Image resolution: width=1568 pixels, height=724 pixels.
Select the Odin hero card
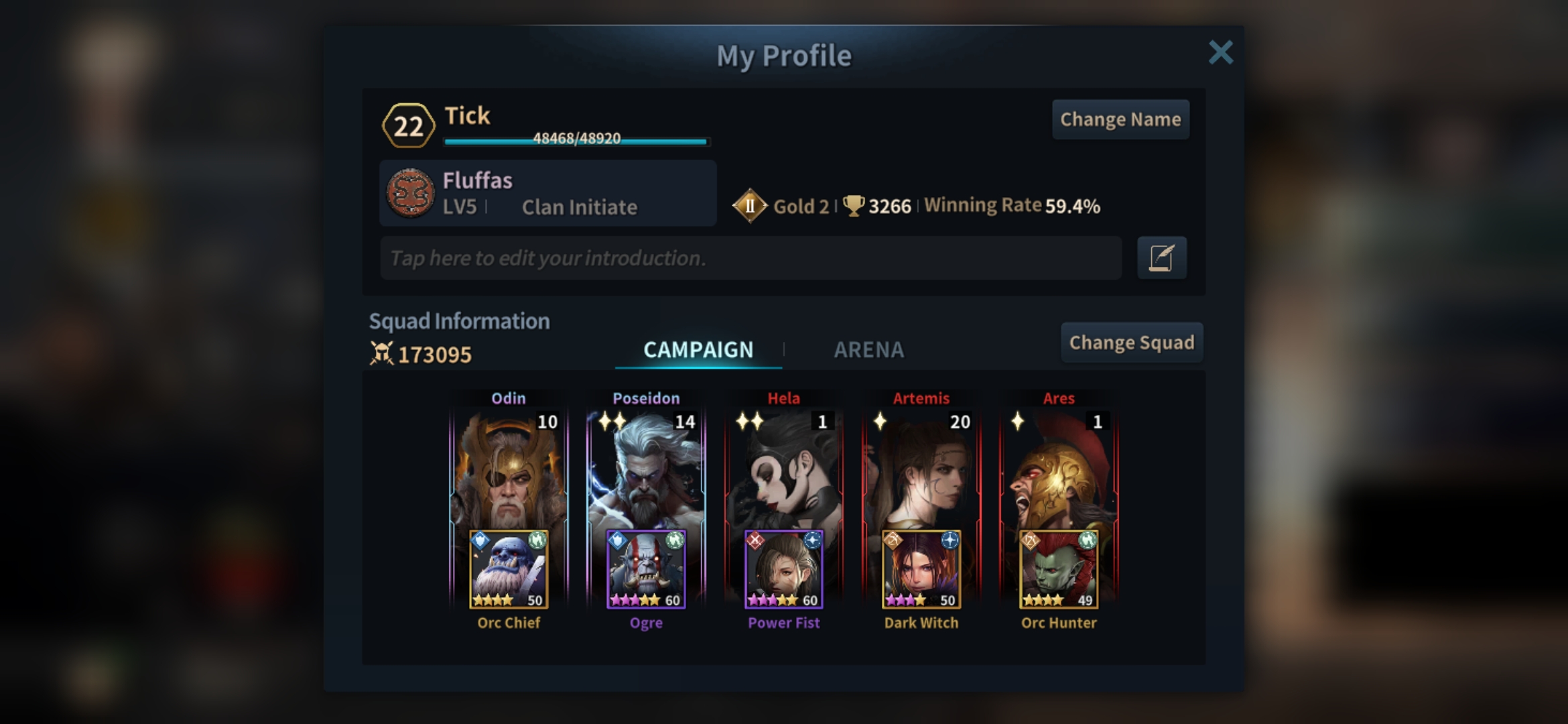pyautogui.click(x=509, y=469)
